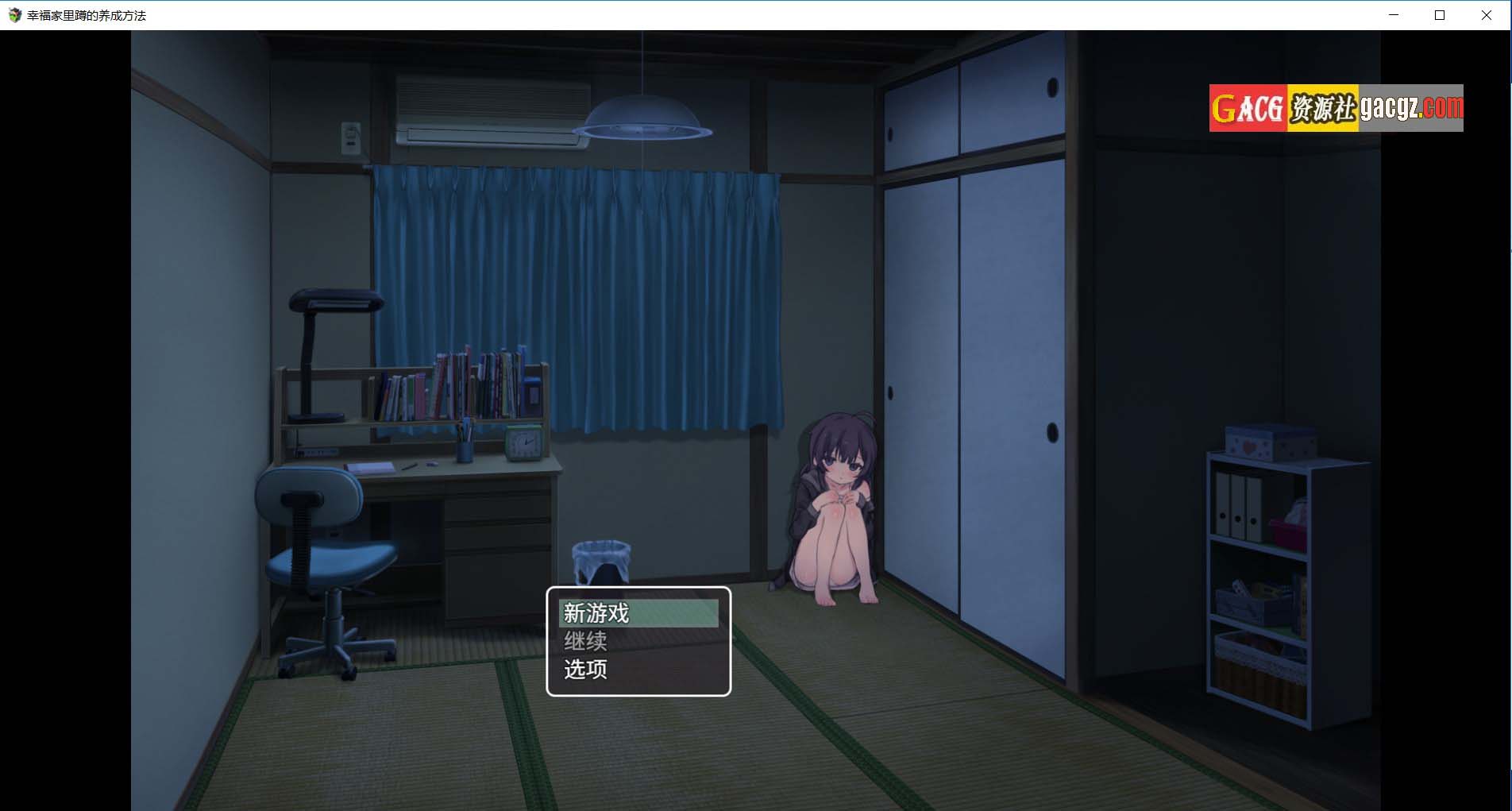Minimize the game window
Image resolution: width=1512 pixels, height=811 pixels.
1393,15
